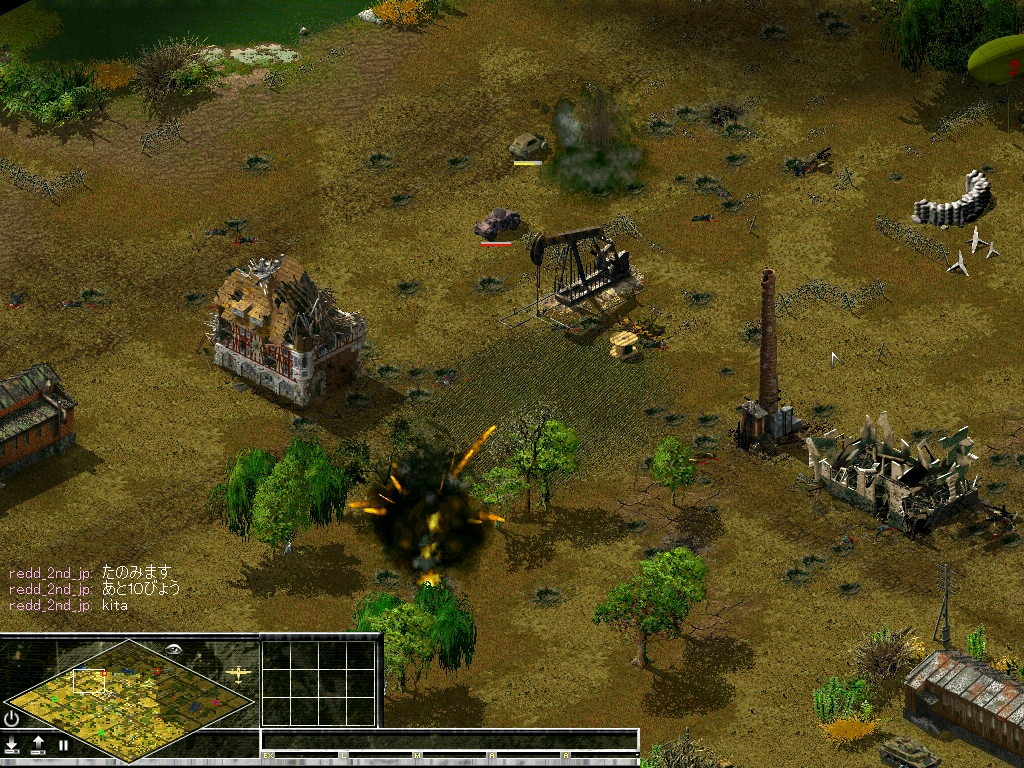Click the up-arrow save button
Image resolution: width=1024 pixels, height=768 pixels.
coord(38,745)
